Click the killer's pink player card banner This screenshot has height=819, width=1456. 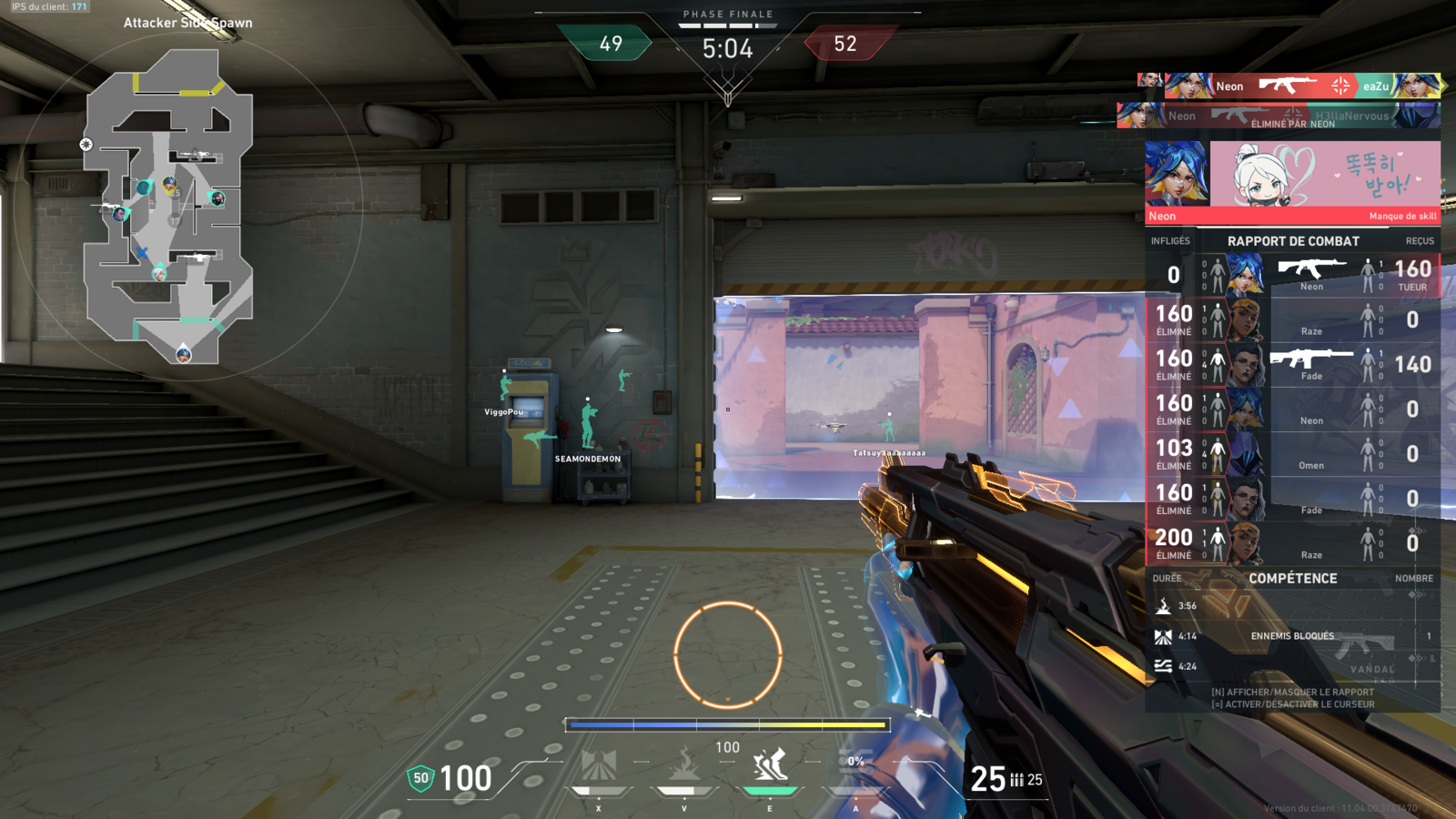pyautogui.click(x=1325, y=182)
